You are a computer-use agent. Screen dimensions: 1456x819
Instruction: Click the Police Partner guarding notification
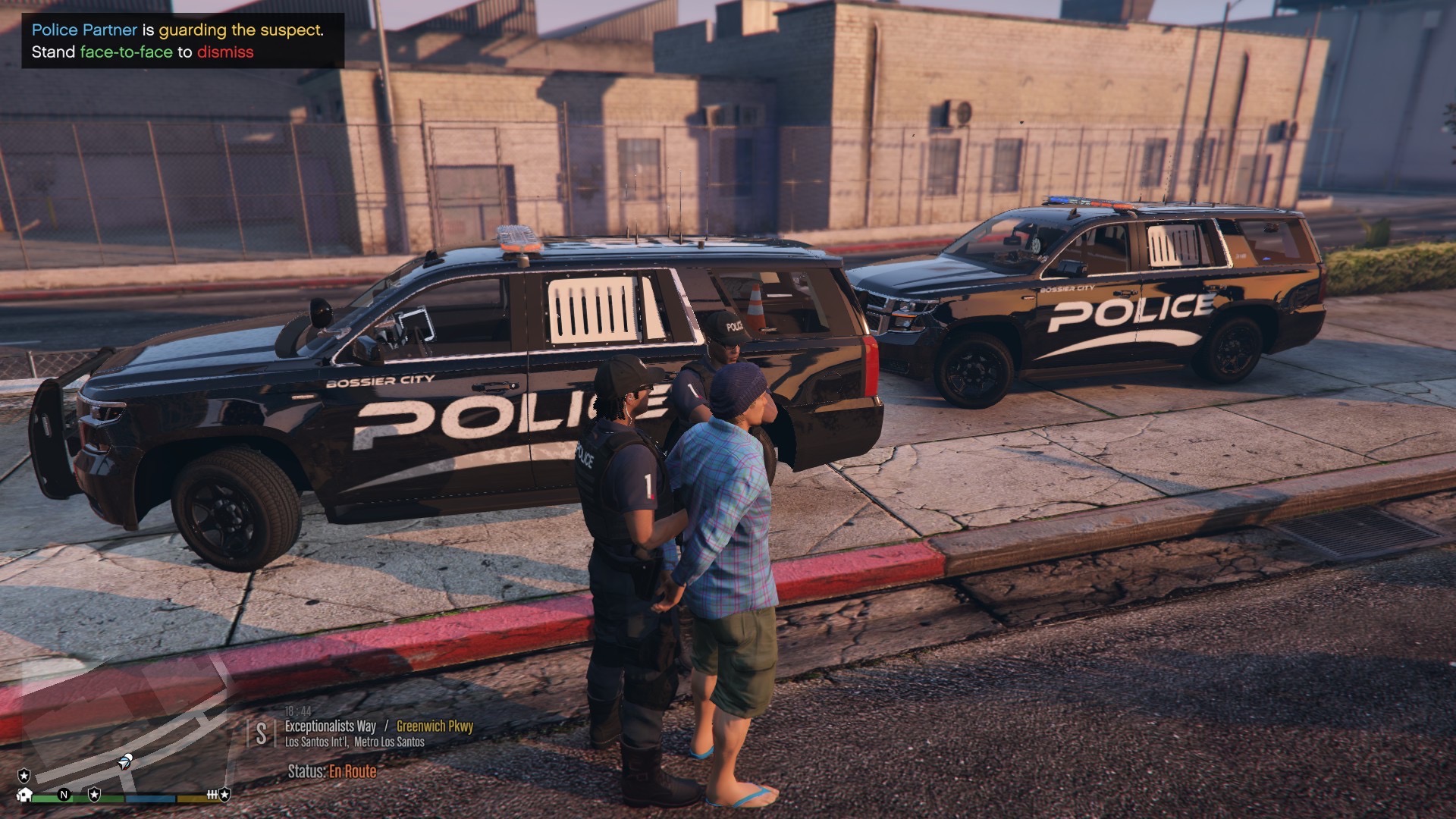tap(183, 41)
